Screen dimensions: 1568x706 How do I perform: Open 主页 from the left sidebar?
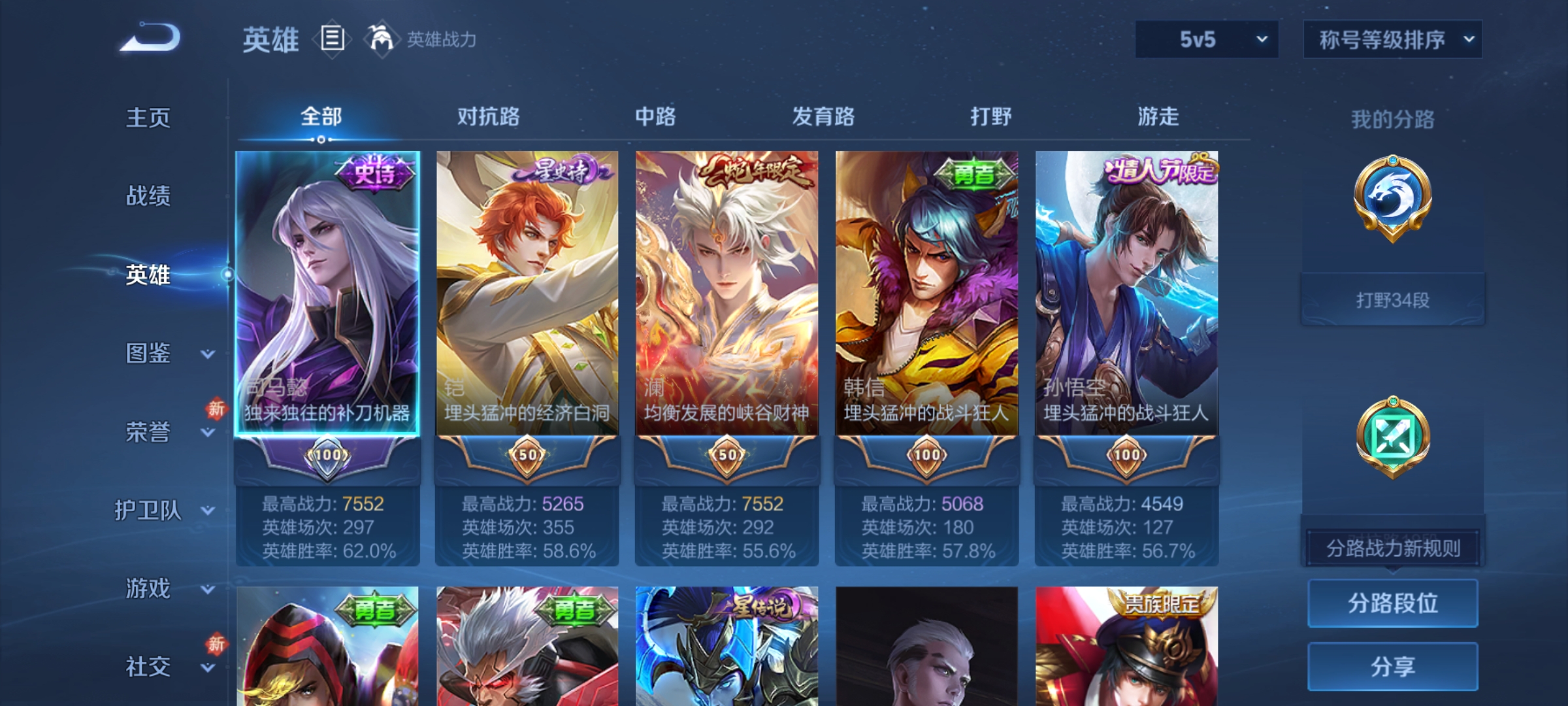click(149, 119)
